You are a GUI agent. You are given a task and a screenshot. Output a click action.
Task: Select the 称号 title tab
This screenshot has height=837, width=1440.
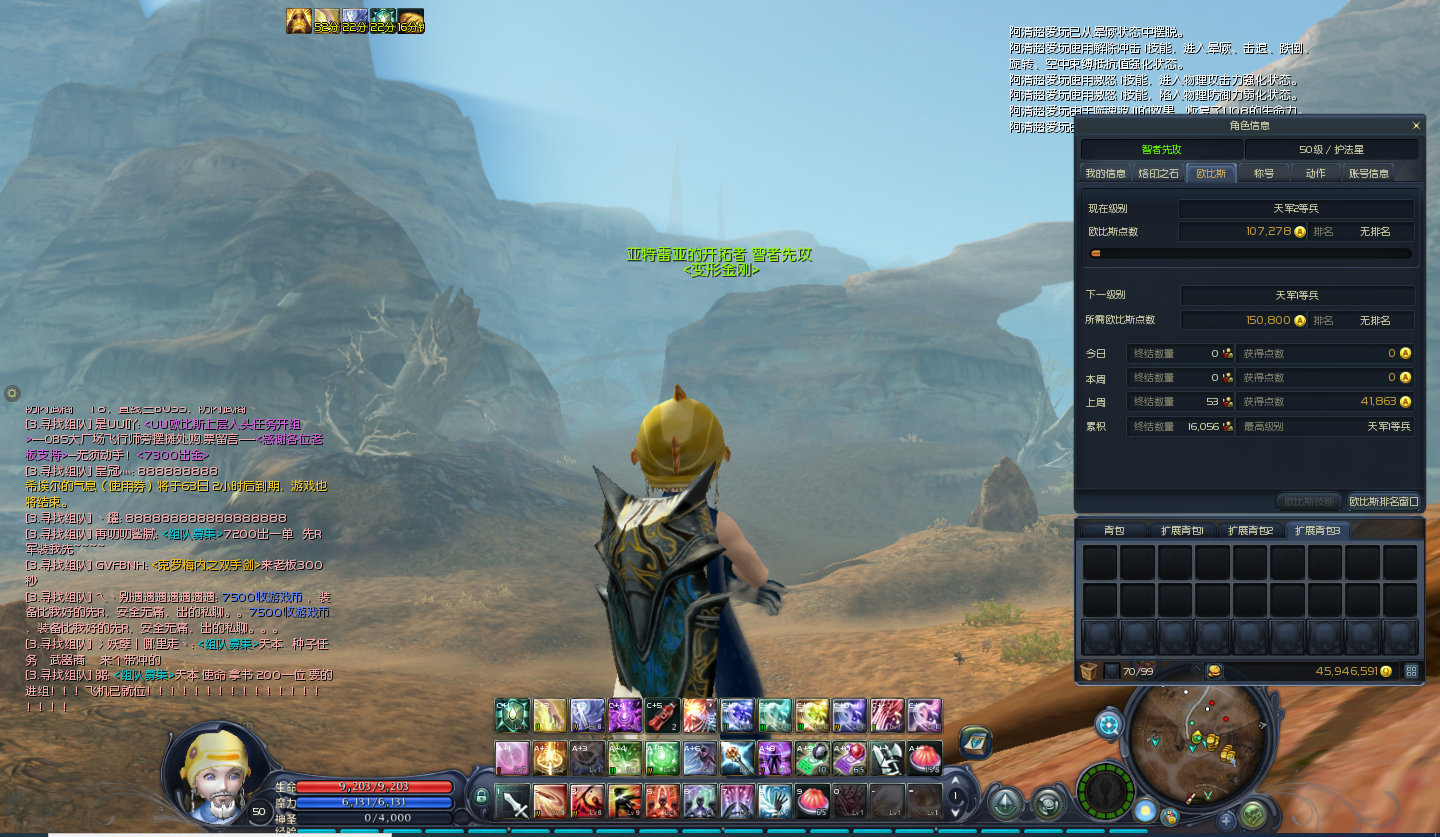pos(1264,173)
